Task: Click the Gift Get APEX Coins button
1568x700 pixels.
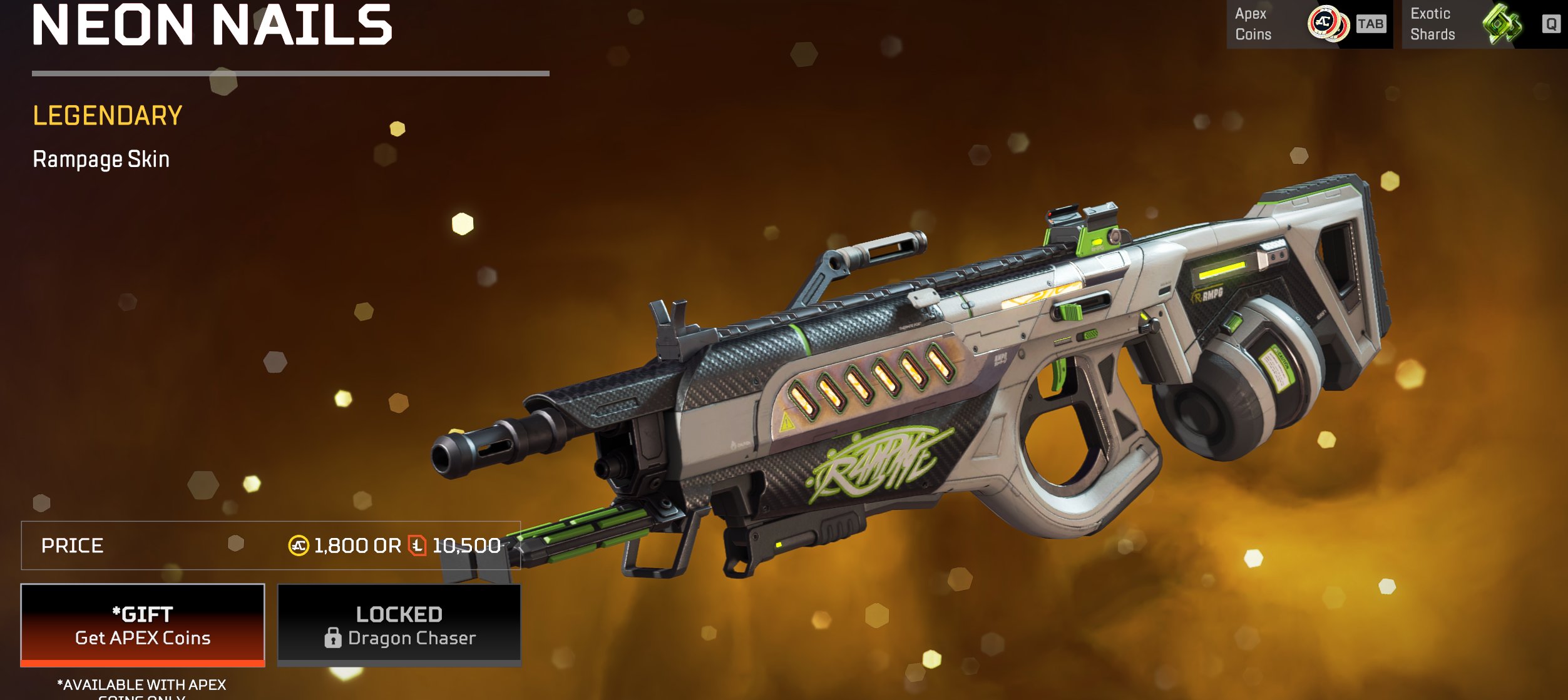Action: [x=143, y=625]
